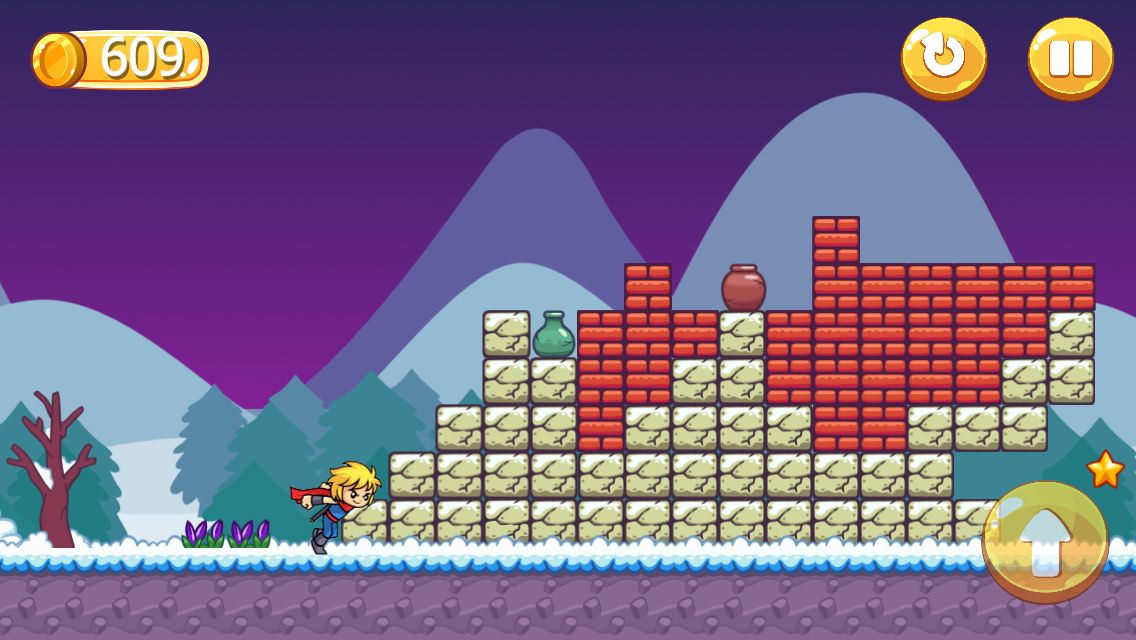Pause the game
The image size is (1136, 640).
pyautogui.click(x=1070, y=57)
